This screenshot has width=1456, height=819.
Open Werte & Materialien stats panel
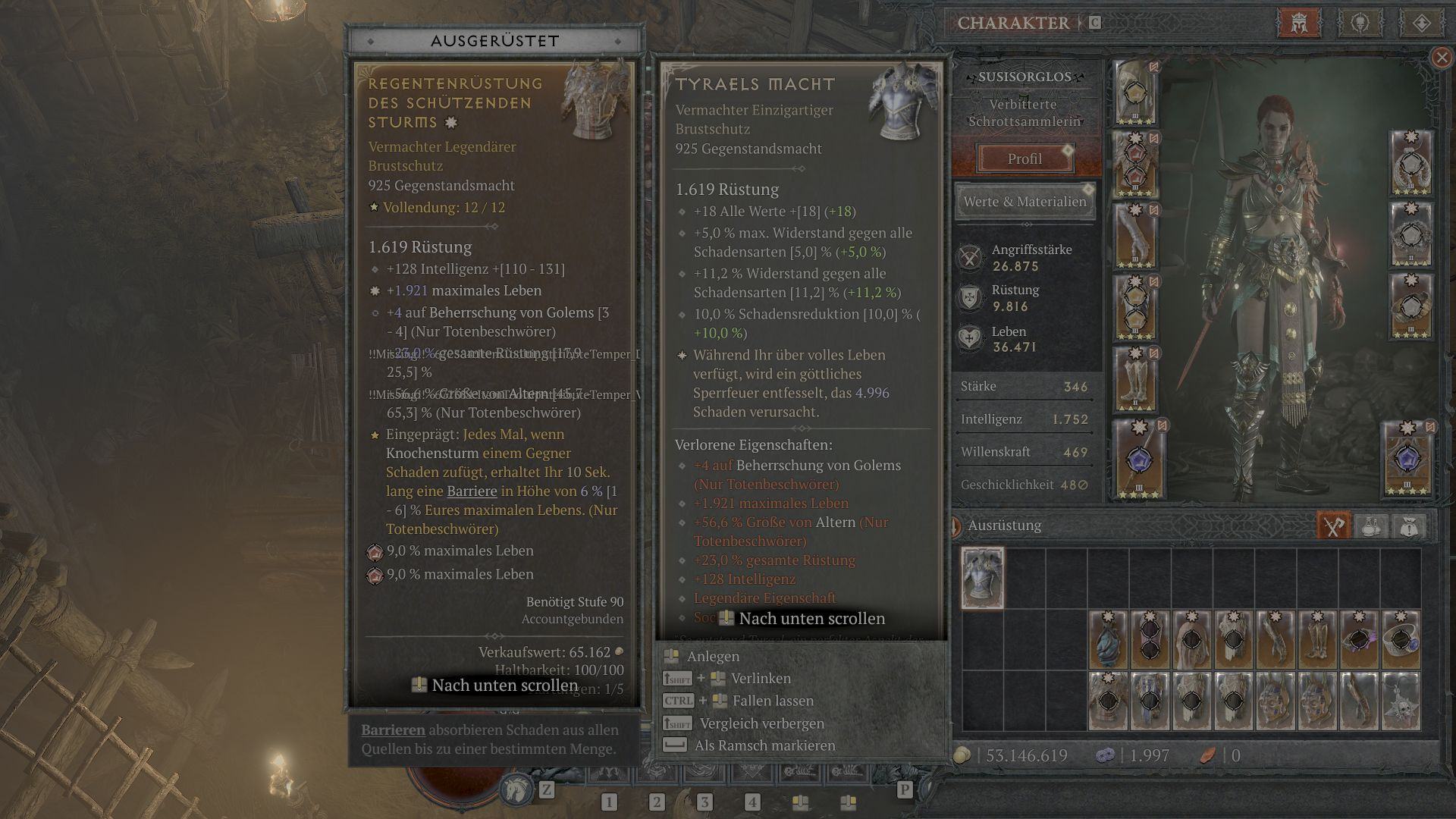point(1025,202)
